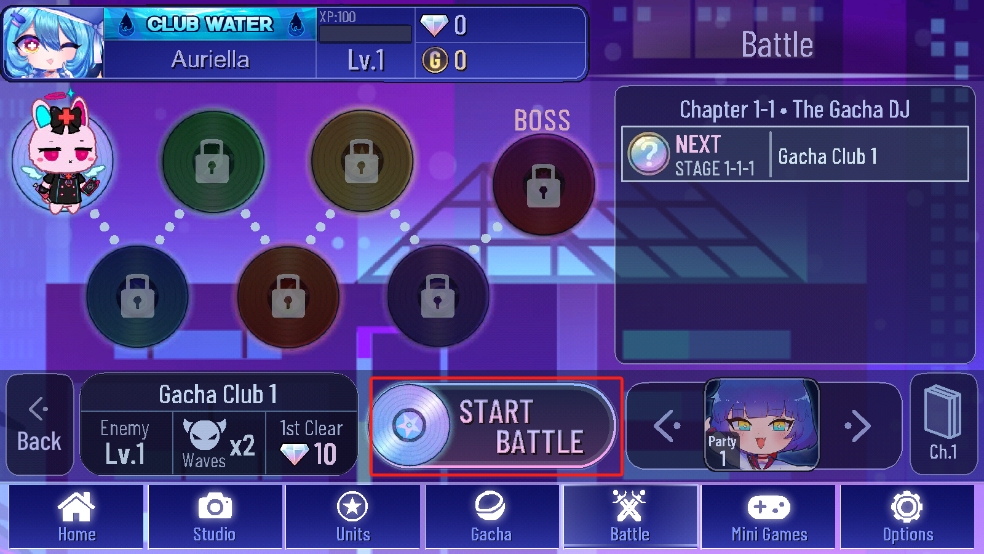Viewport: 984px width, 554px height.
Task: Switch to the Gacha tab
Action: point(491,516)
